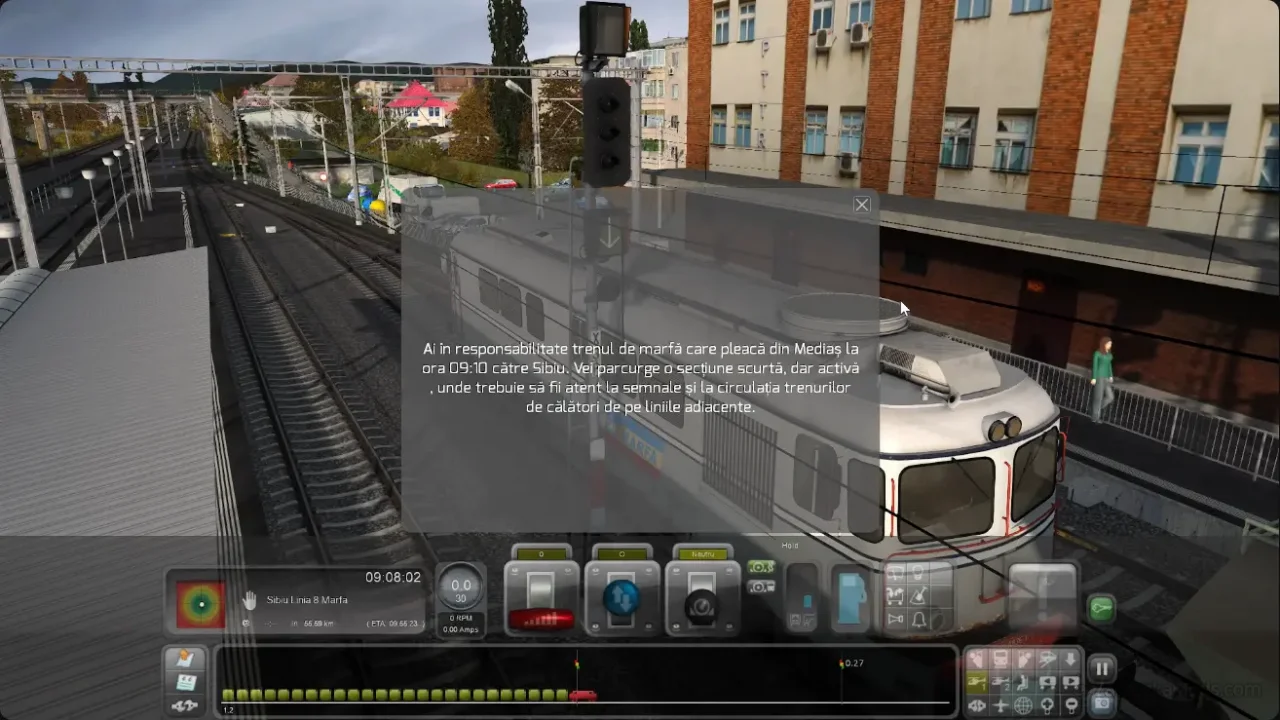Select the free camera airplane icon
Screen dimensions: 1280x720
(1000, 705)
